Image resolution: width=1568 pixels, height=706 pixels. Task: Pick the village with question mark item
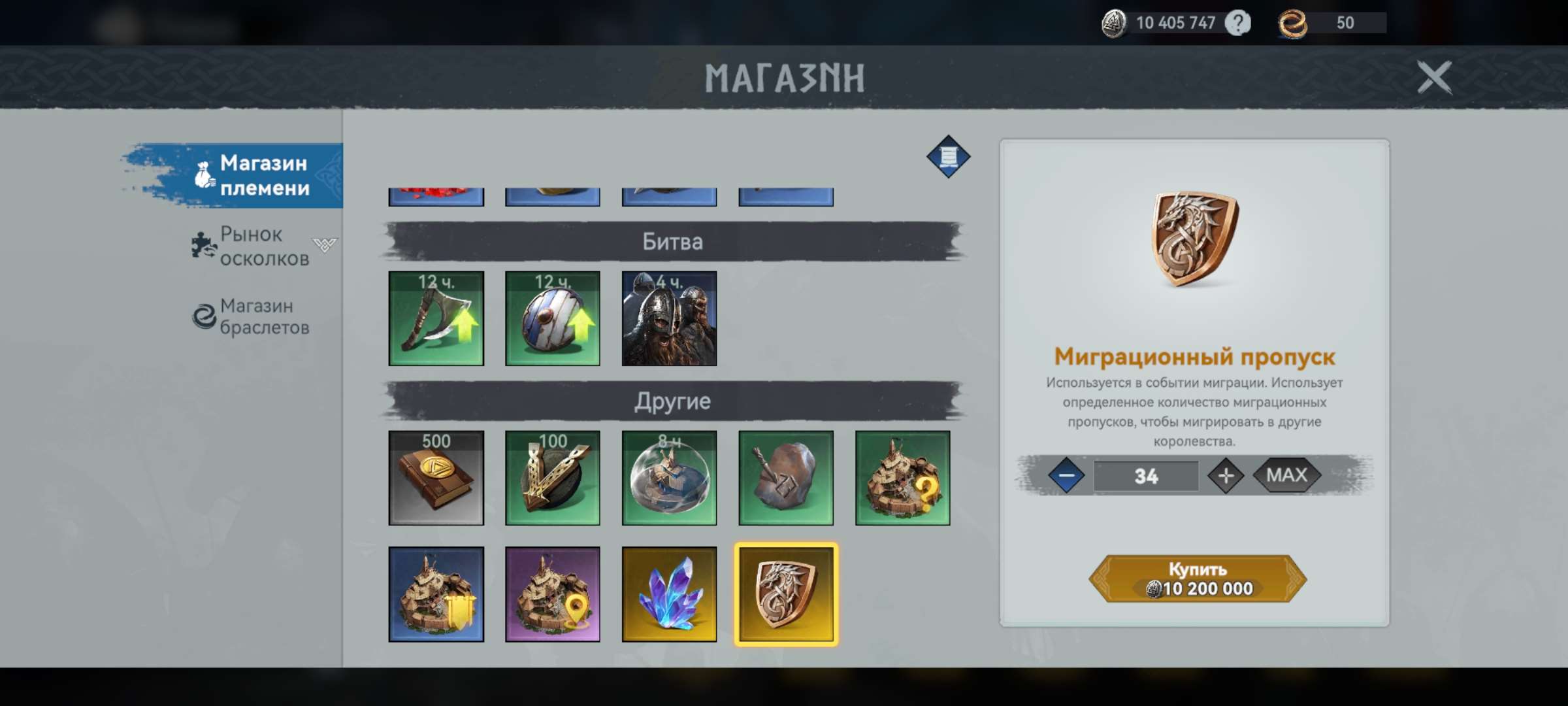(x=902, y=478)
